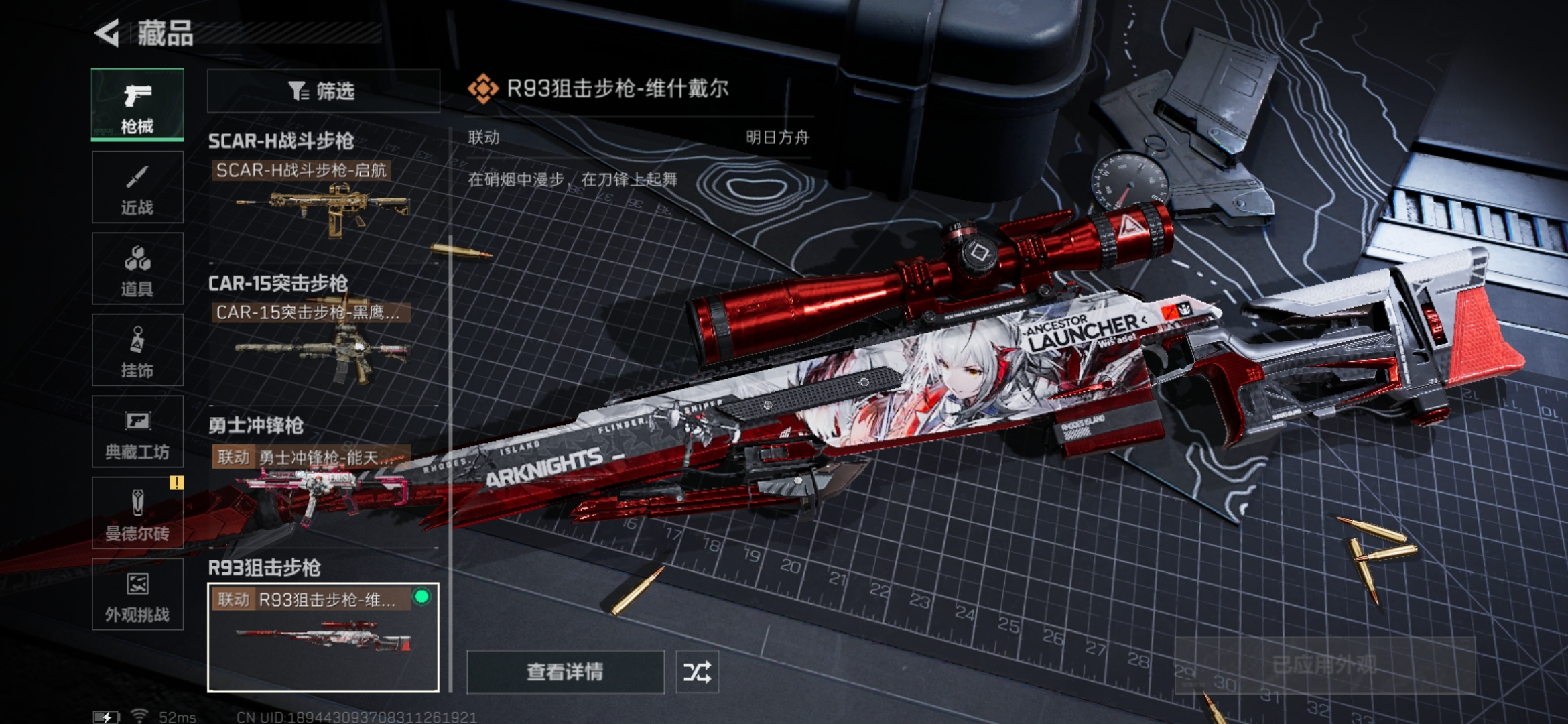1568x724 pixels.
Task: Show the 挂饰 charms category
Action: click(x=137, y=350)
